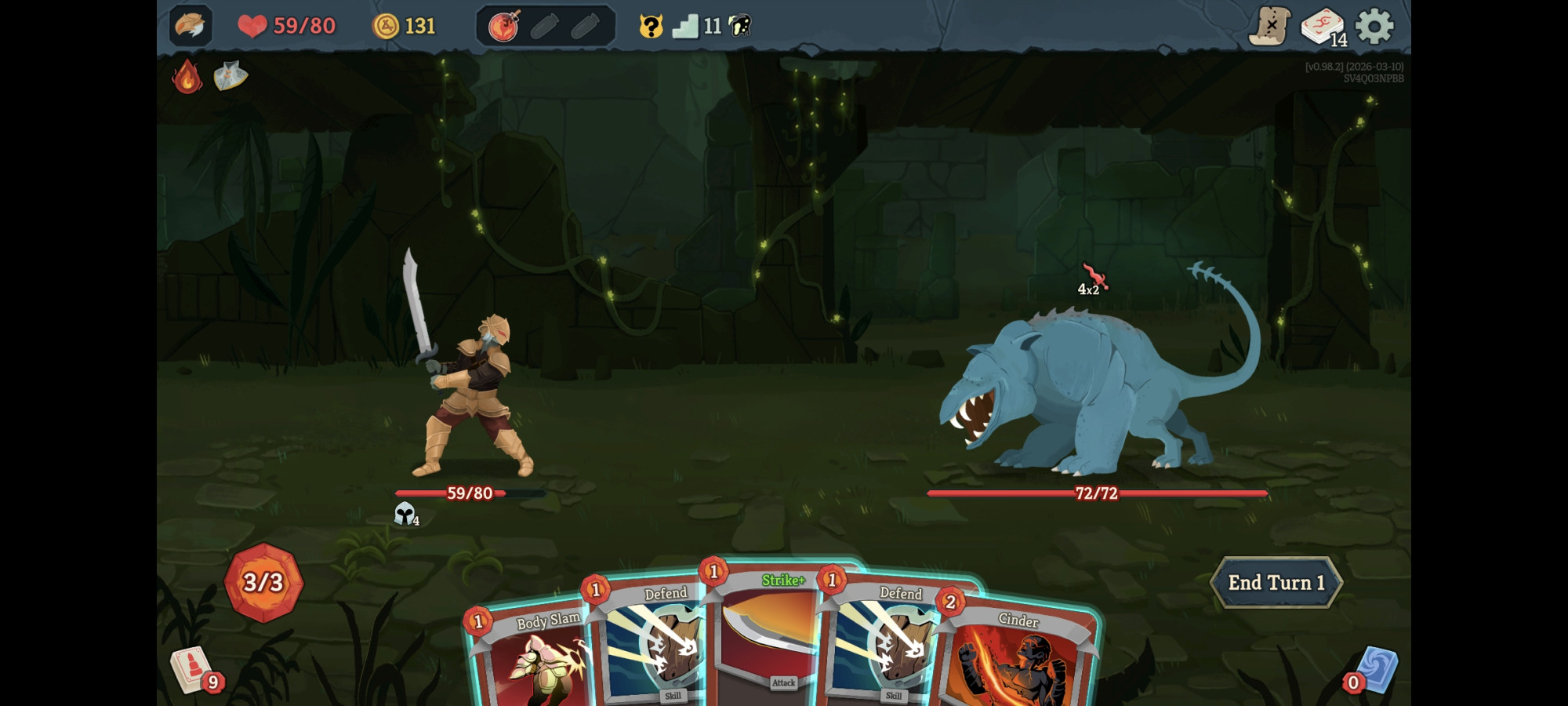The height and width of the screenshot is (706, 1568).
Task: Select the fire bomb potion in the potion belt
Action: [505, 24]
